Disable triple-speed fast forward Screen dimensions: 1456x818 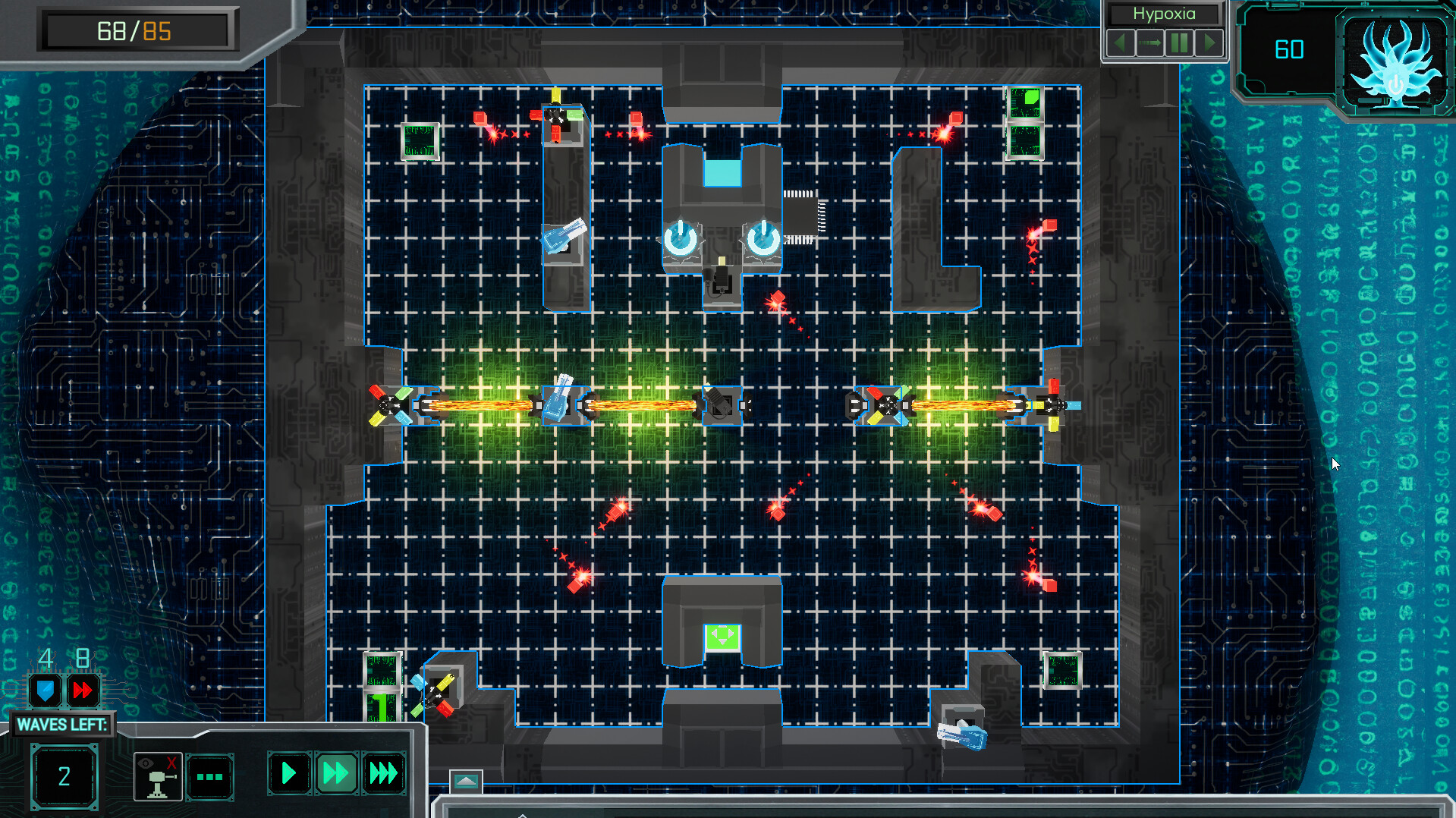[384, 772]
